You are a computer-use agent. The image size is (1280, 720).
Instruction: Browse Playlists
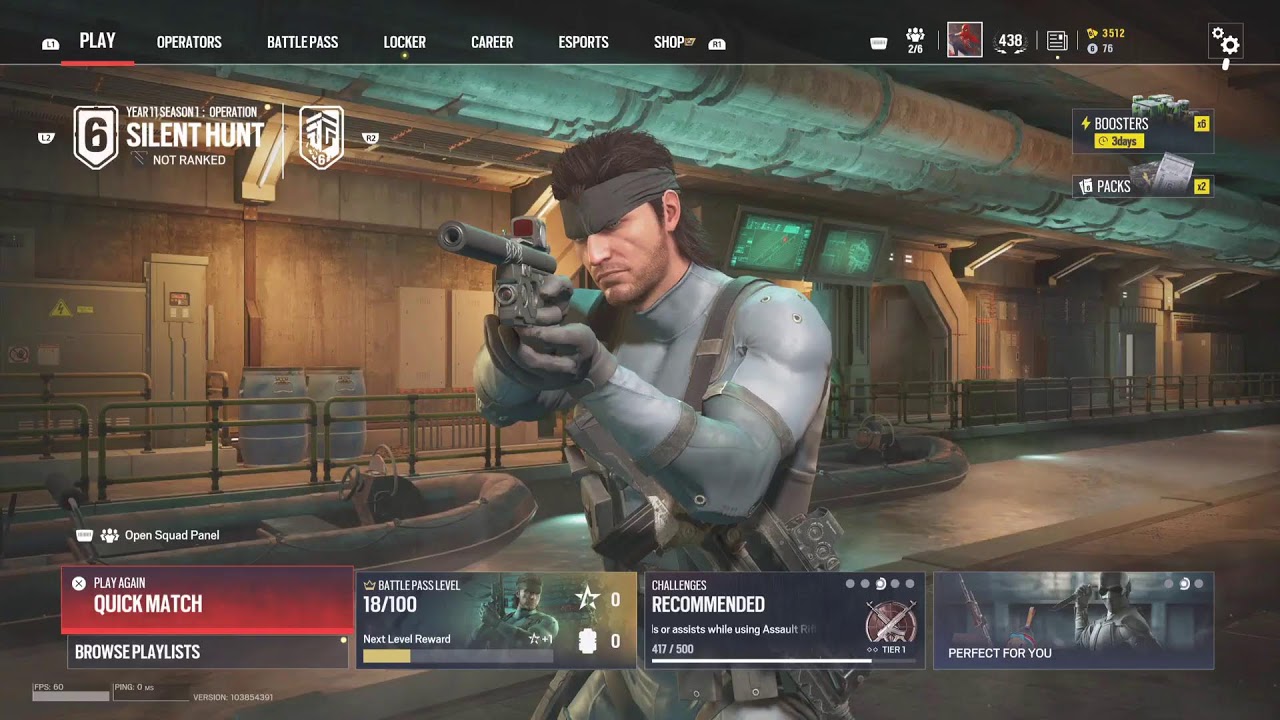coord(207,652)
